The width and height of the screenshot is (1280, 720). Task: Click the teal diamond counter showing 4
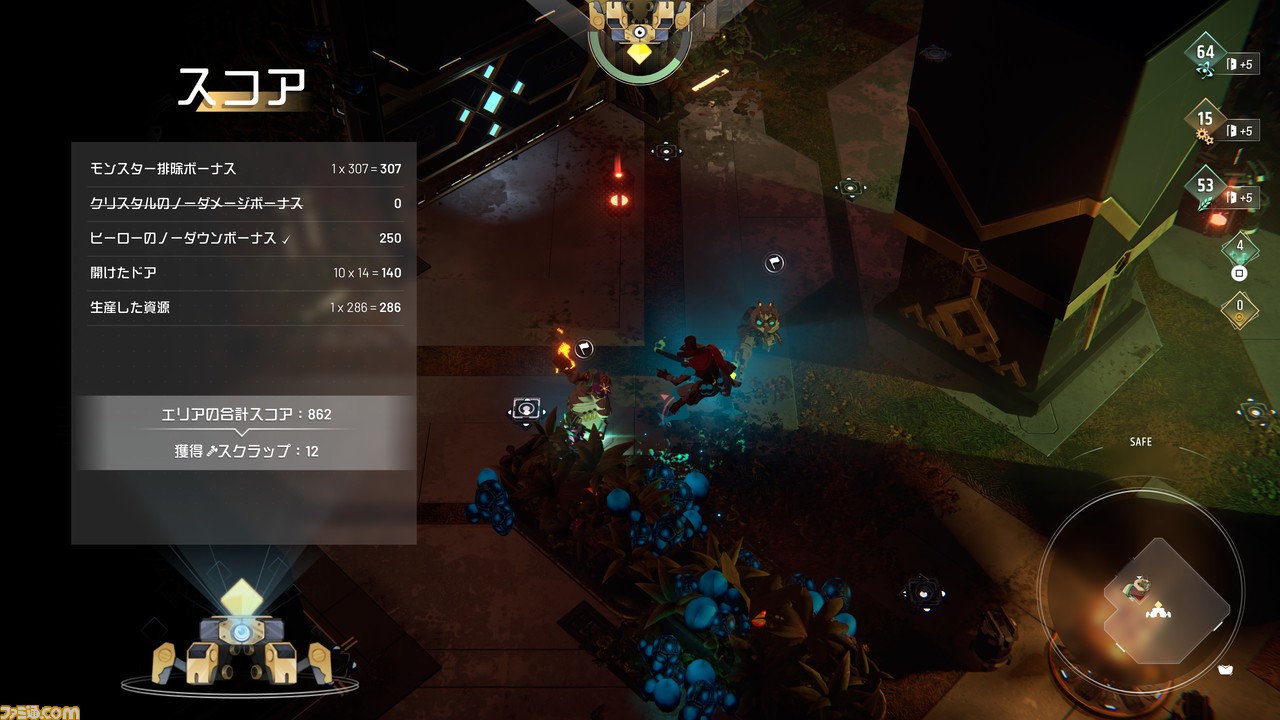click(1240, 250)
